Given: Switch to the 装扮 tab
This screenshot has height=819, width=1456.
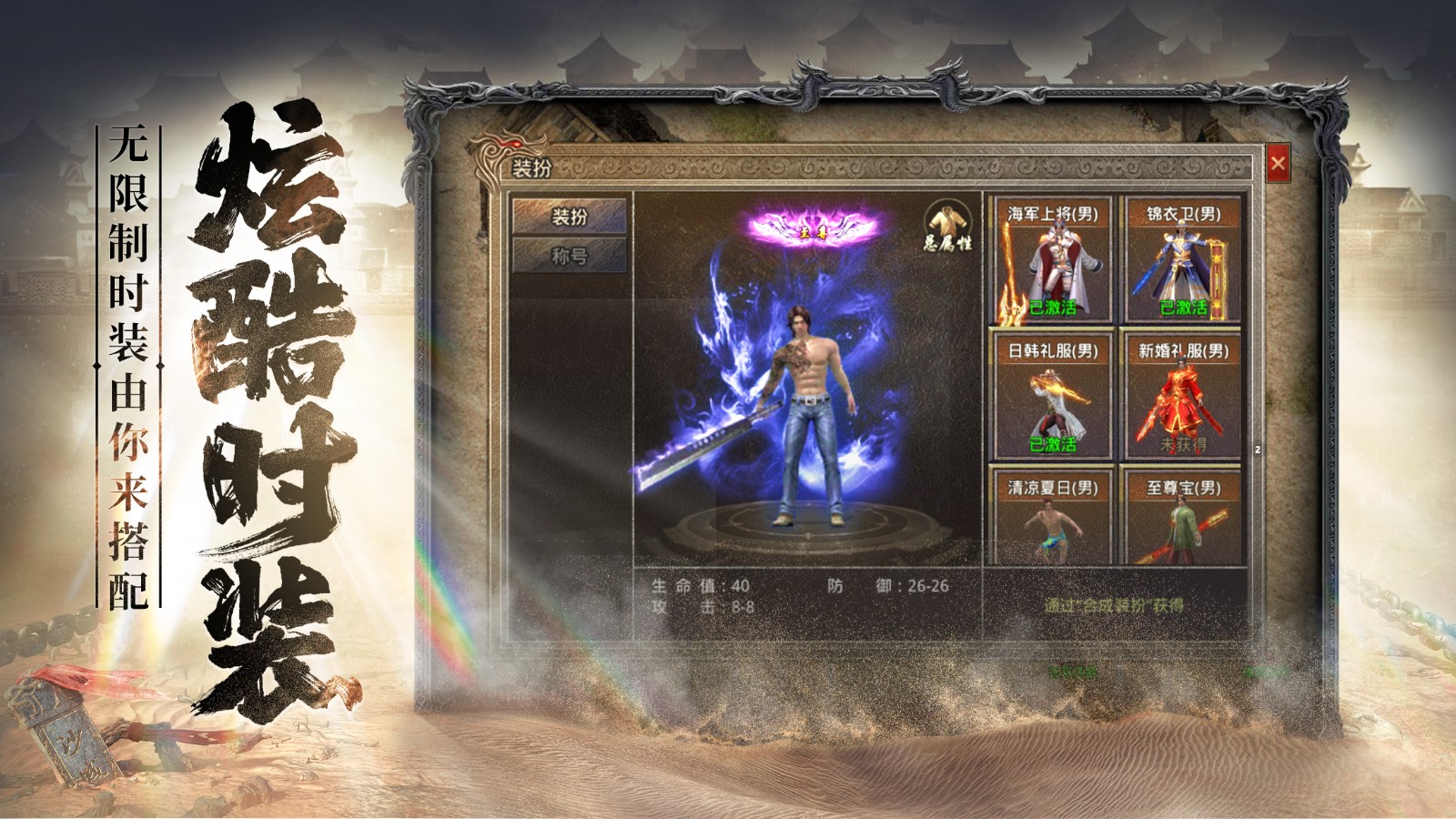Looking at the screenshot, I should pos(569,217).
